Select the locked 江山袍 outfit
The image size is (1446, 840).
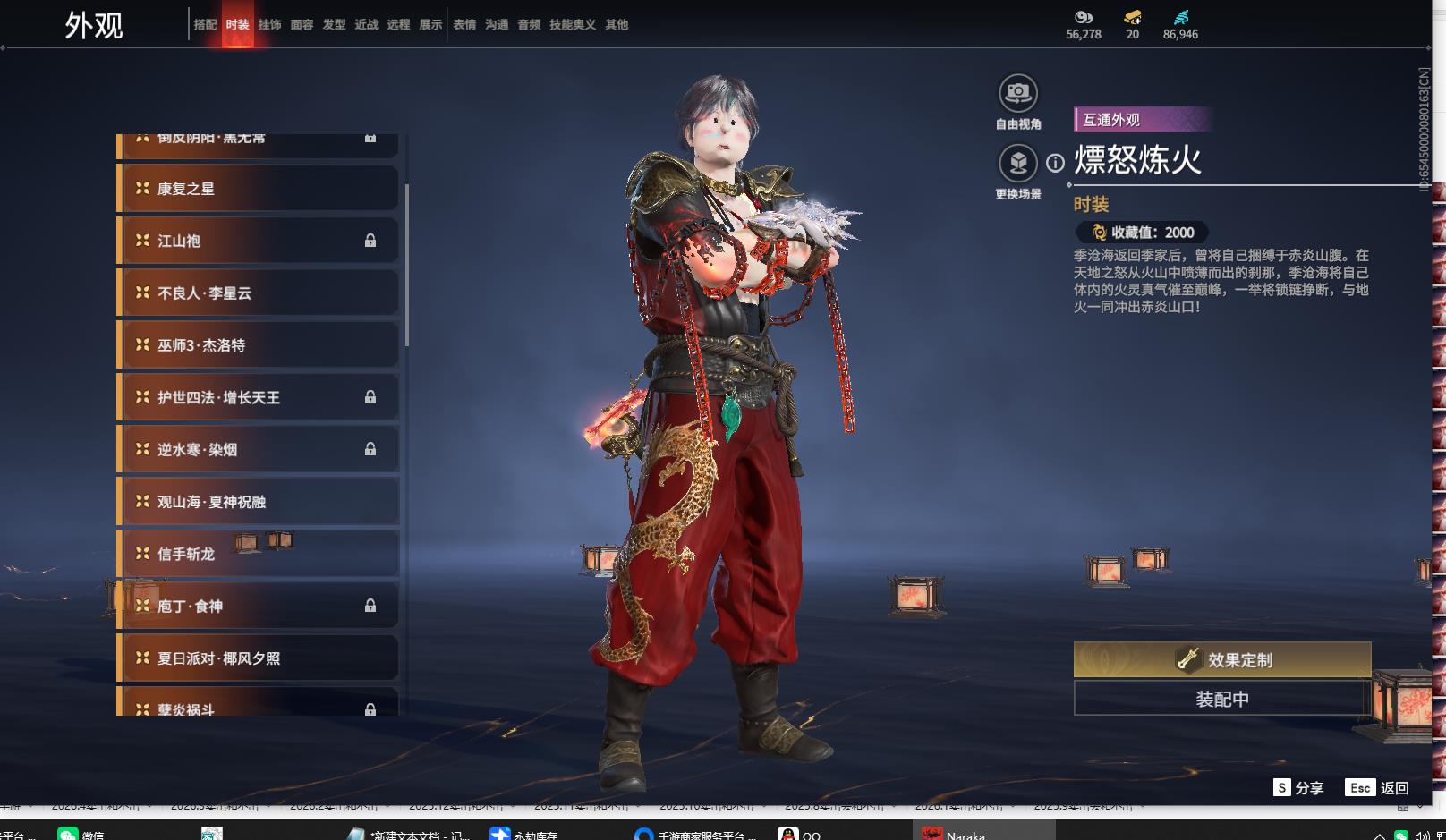pos(259,241)
